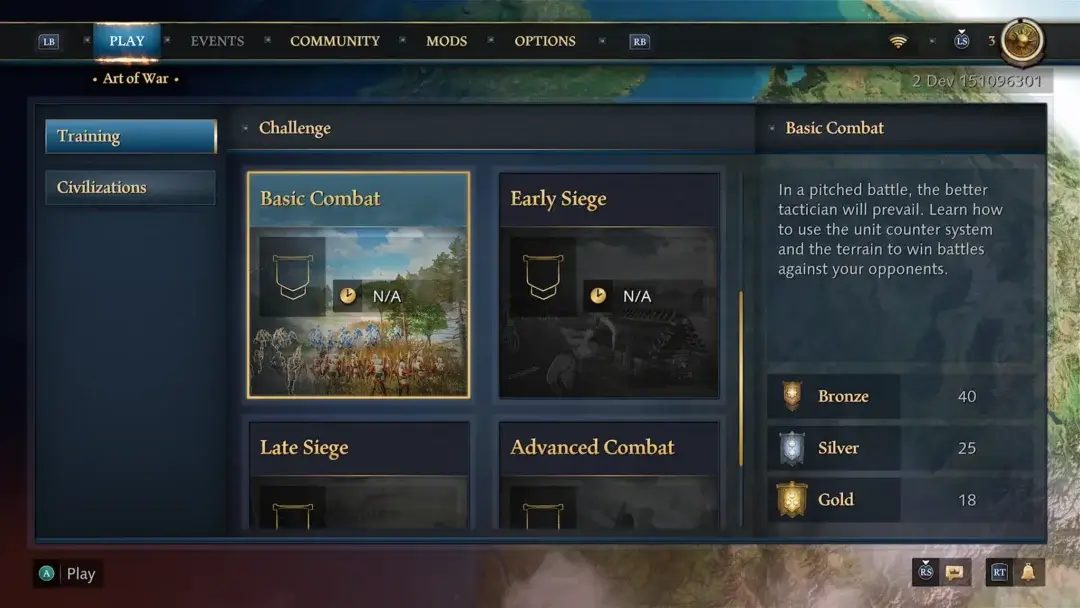1080x608 pixels.
Task: Go to the COMMUNITY tab
Action: pos(335,41)
